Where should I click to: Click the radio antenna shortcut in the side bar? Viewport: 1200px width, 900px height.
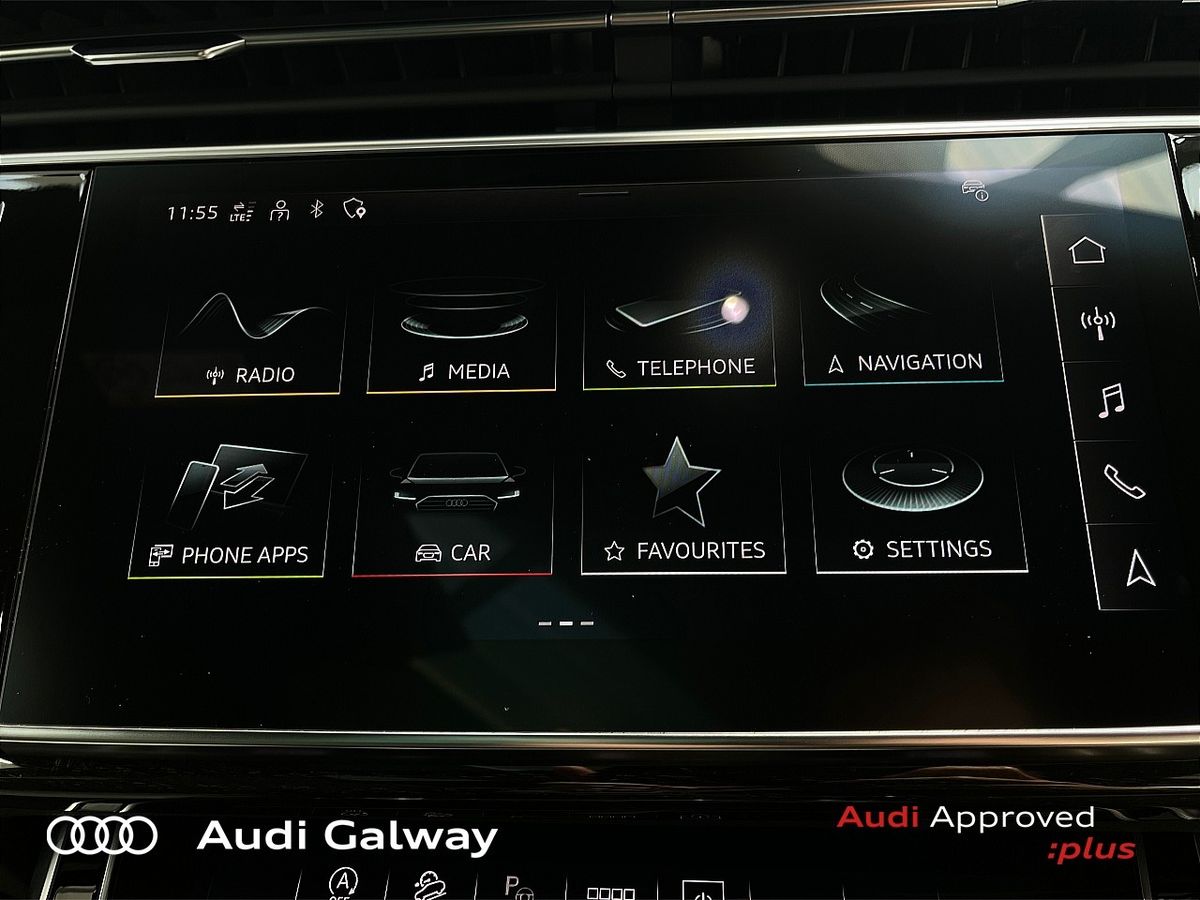coord(1098,323)
